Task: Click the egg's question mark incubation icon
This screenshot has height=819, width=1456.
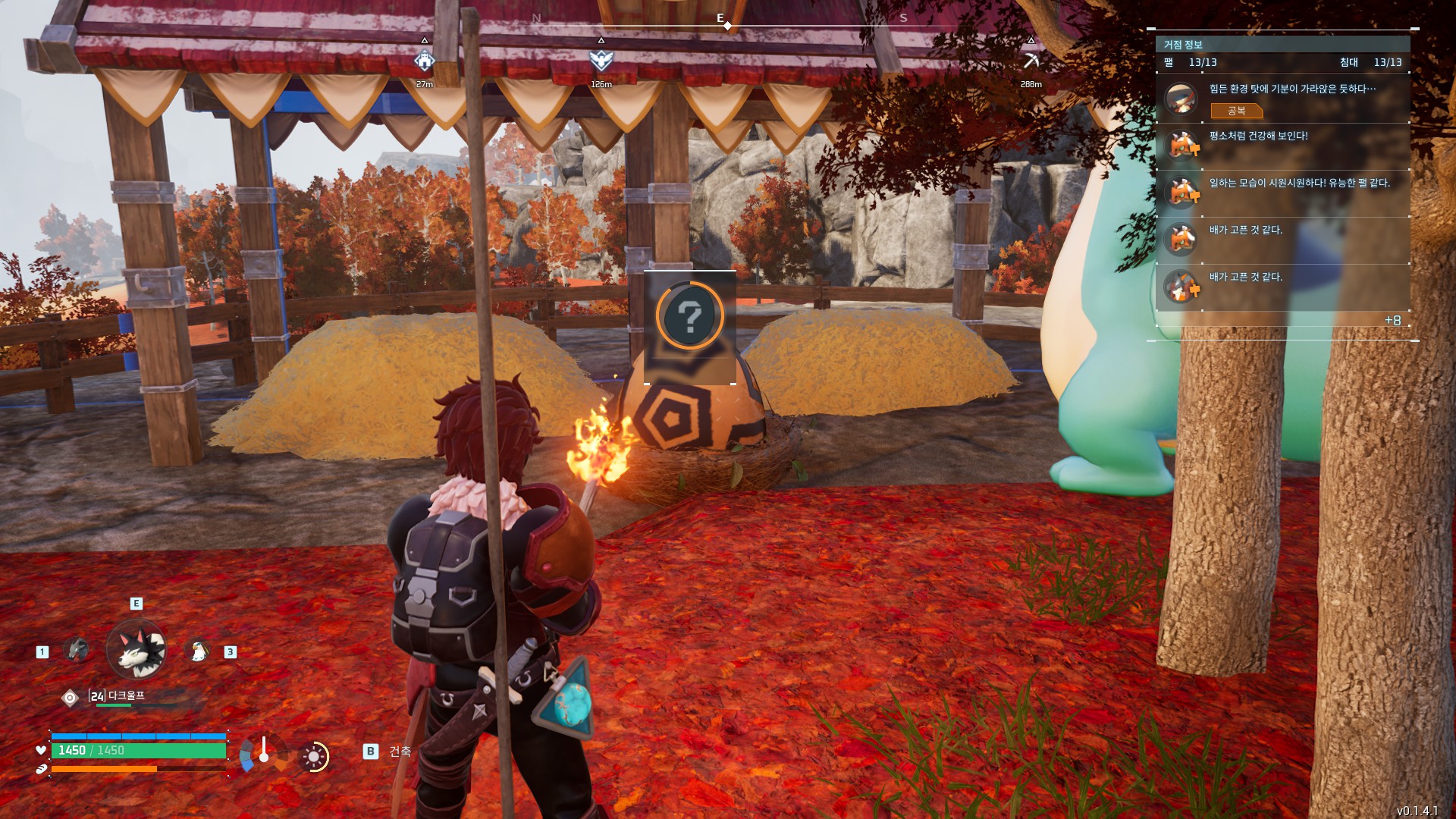Action: tap(689, 315)
